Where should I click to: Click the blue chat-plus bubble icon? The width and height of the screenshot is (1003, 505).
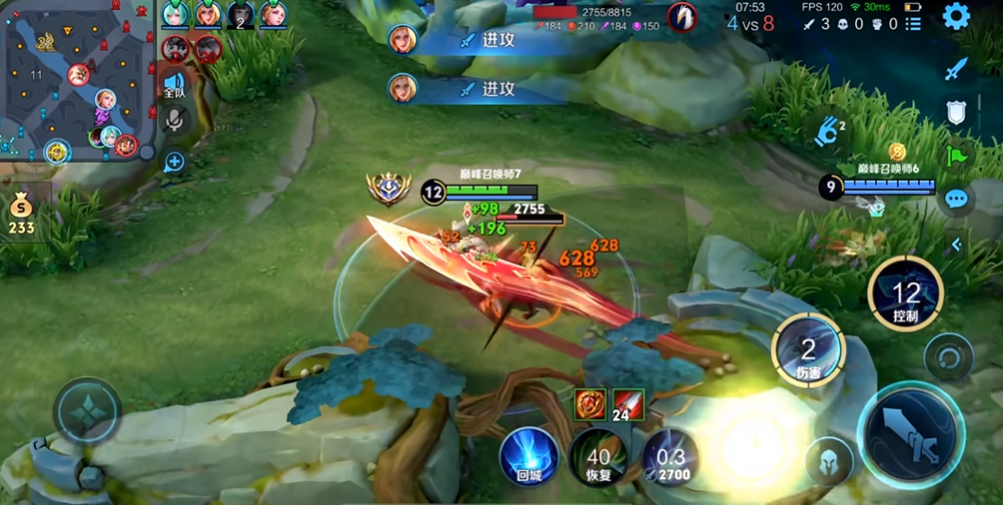(x=174, y=161)
